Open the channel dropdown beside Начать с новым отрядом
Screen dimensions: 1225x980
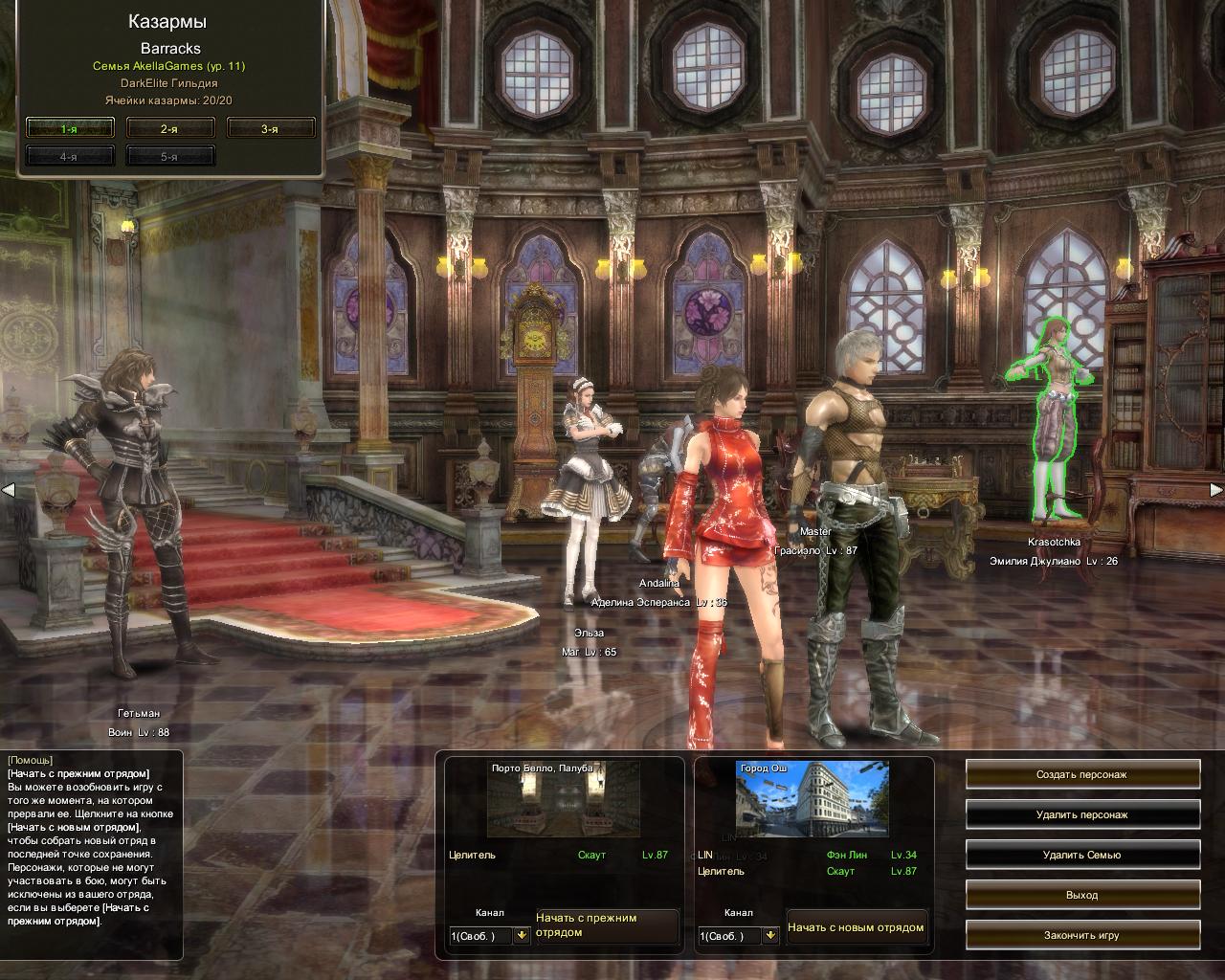pos(771,936)
